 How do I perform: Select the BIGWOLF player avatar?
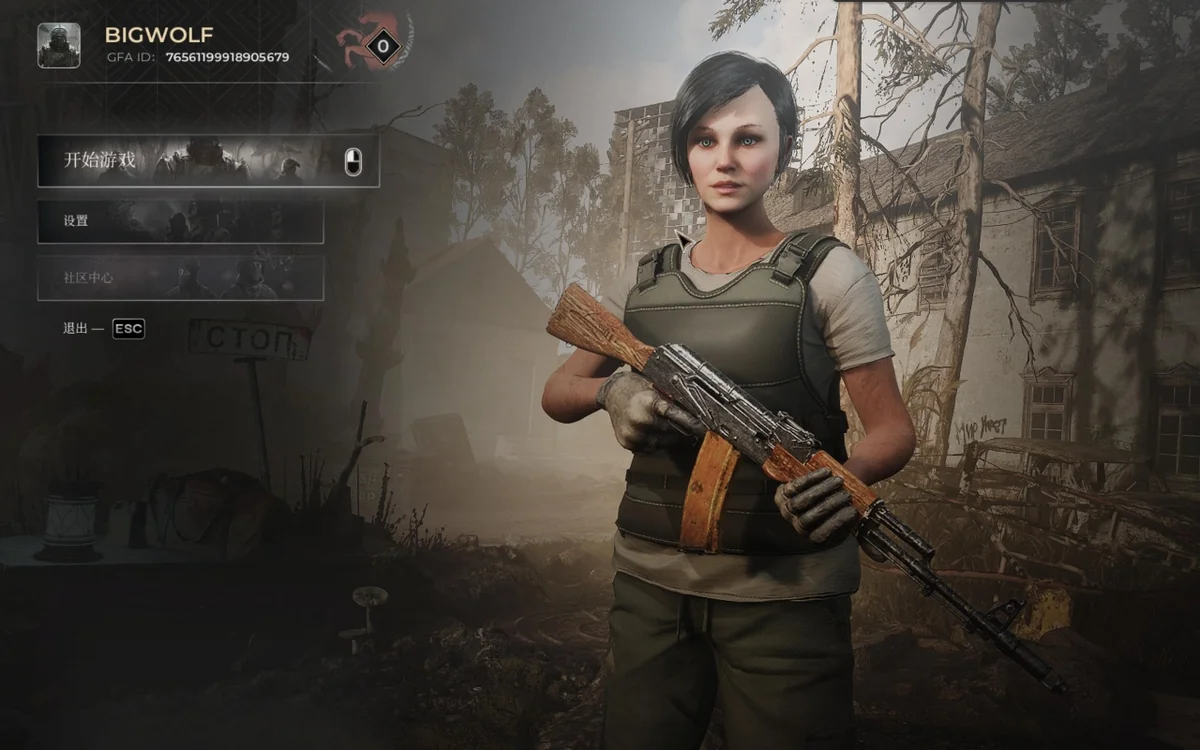point(59,45)
